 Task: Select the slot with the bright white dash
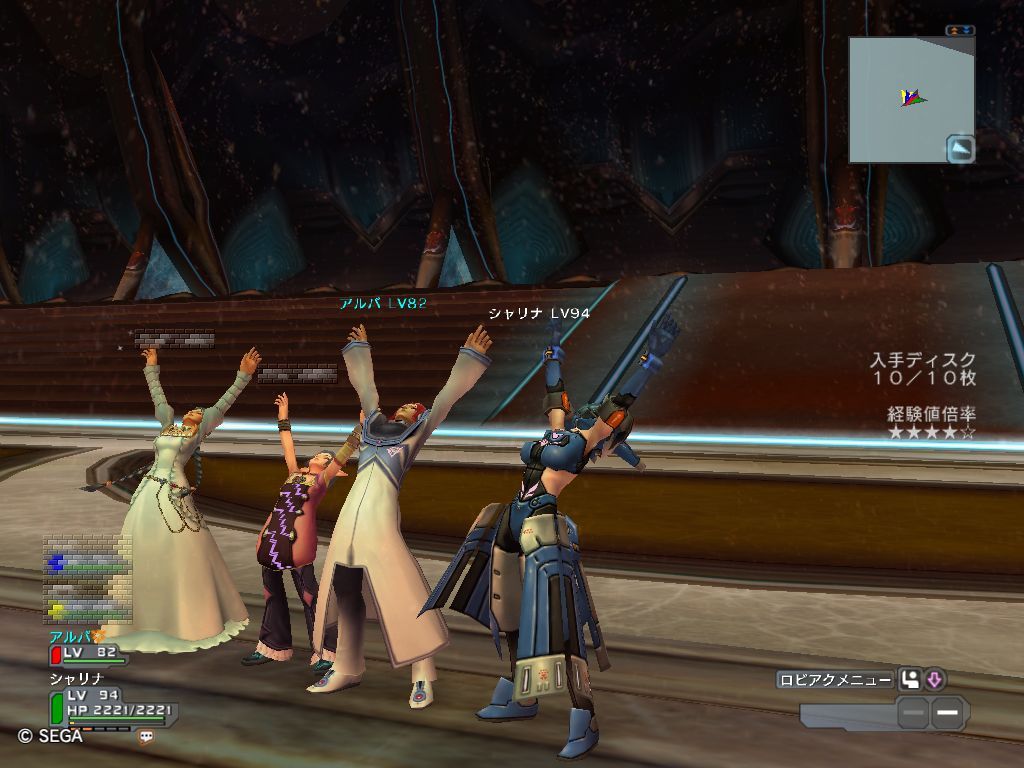tap(949, 713)
